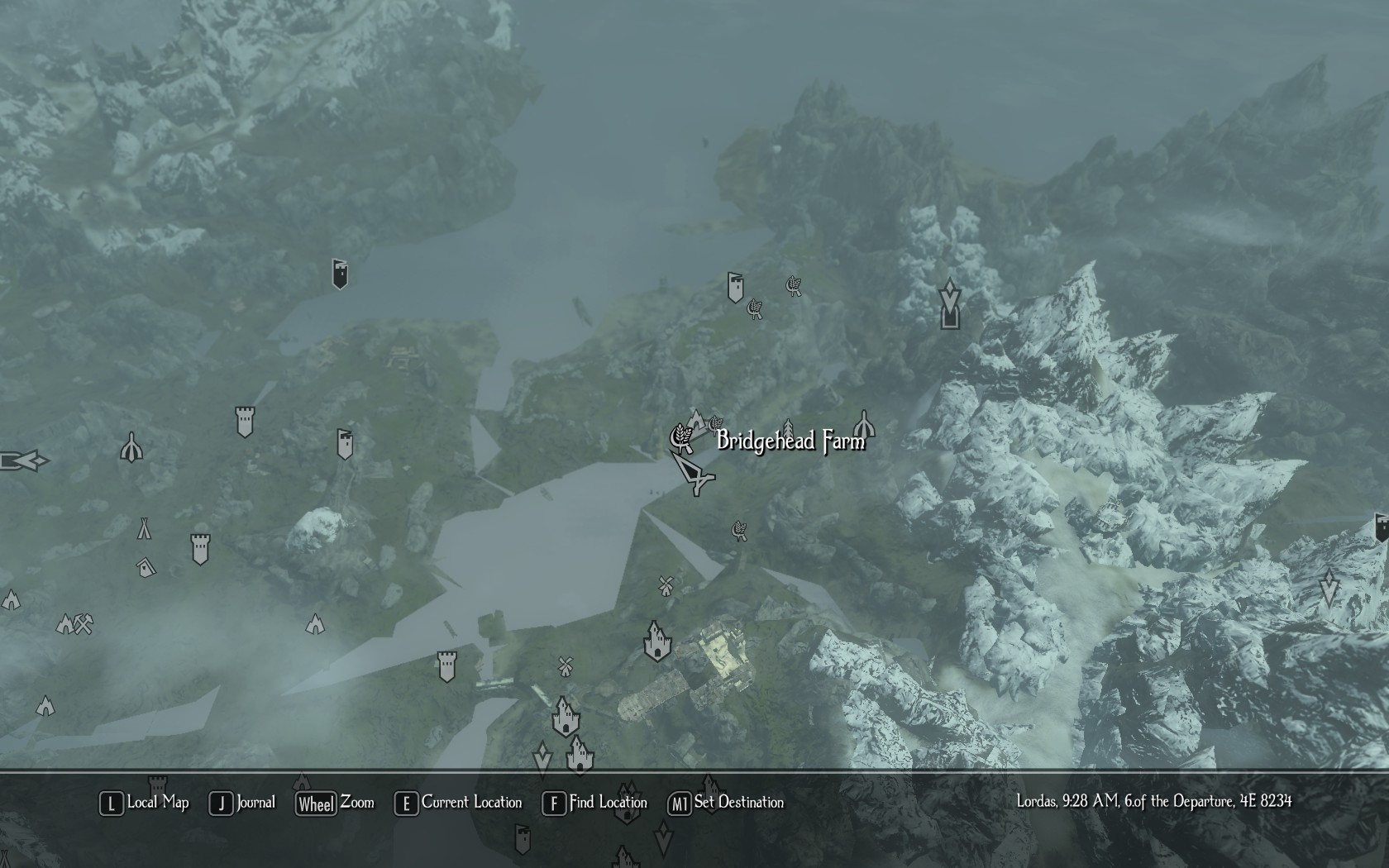The height and width of the screenshot is (868, 1389).
Task: Choose the Set Destination option
Action: point(726,803)
